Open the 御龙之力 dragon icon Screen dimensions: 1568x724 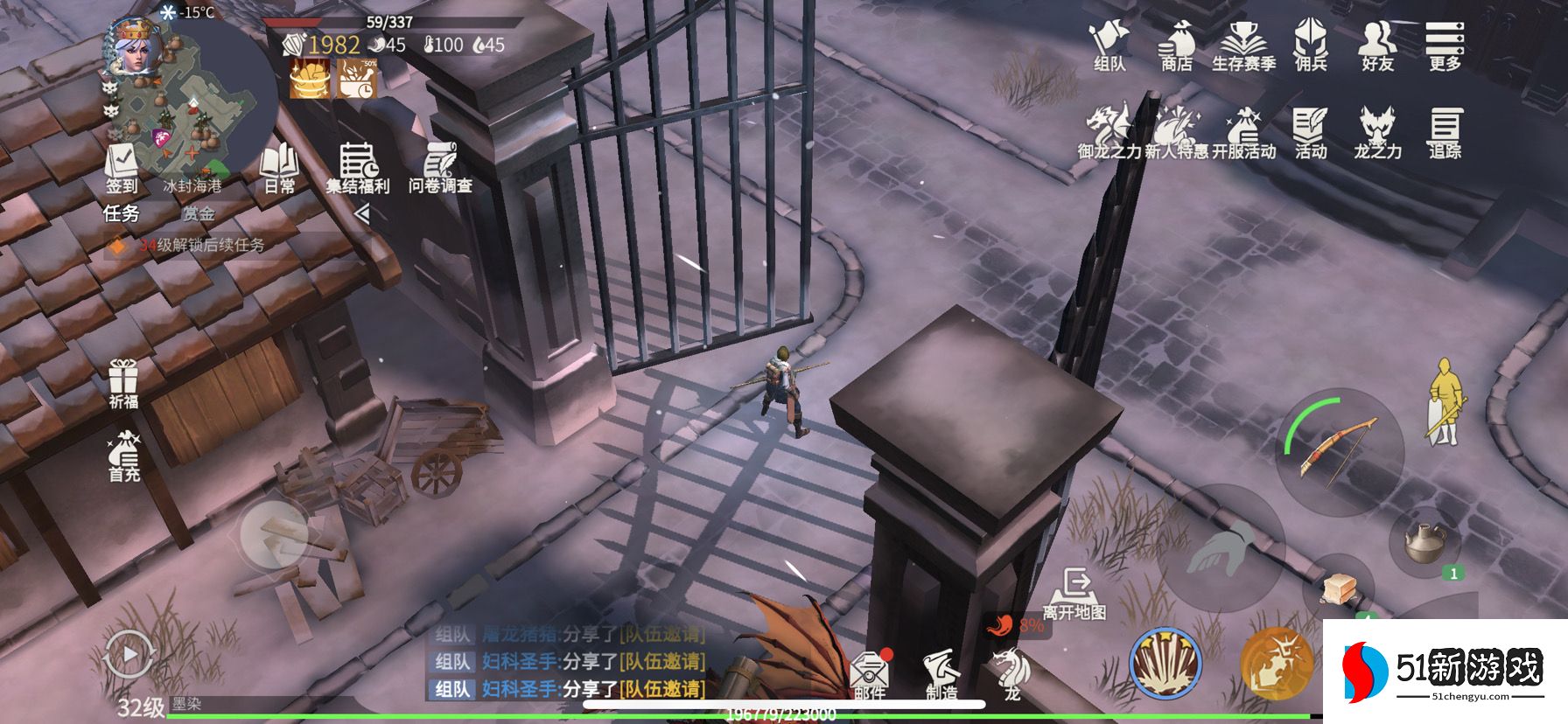pos(1109,131)
